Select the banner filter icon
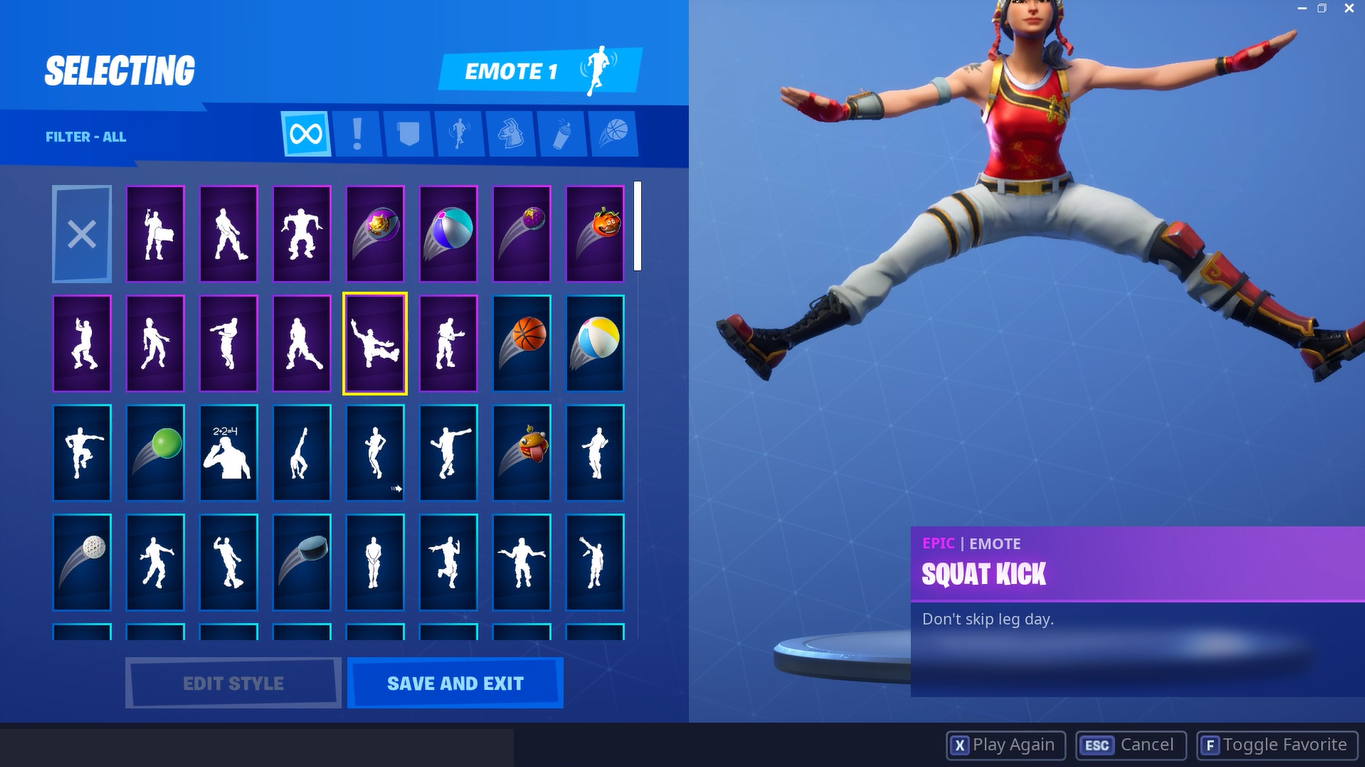This screenshot has width=1365, height=767. pos(409,132)
